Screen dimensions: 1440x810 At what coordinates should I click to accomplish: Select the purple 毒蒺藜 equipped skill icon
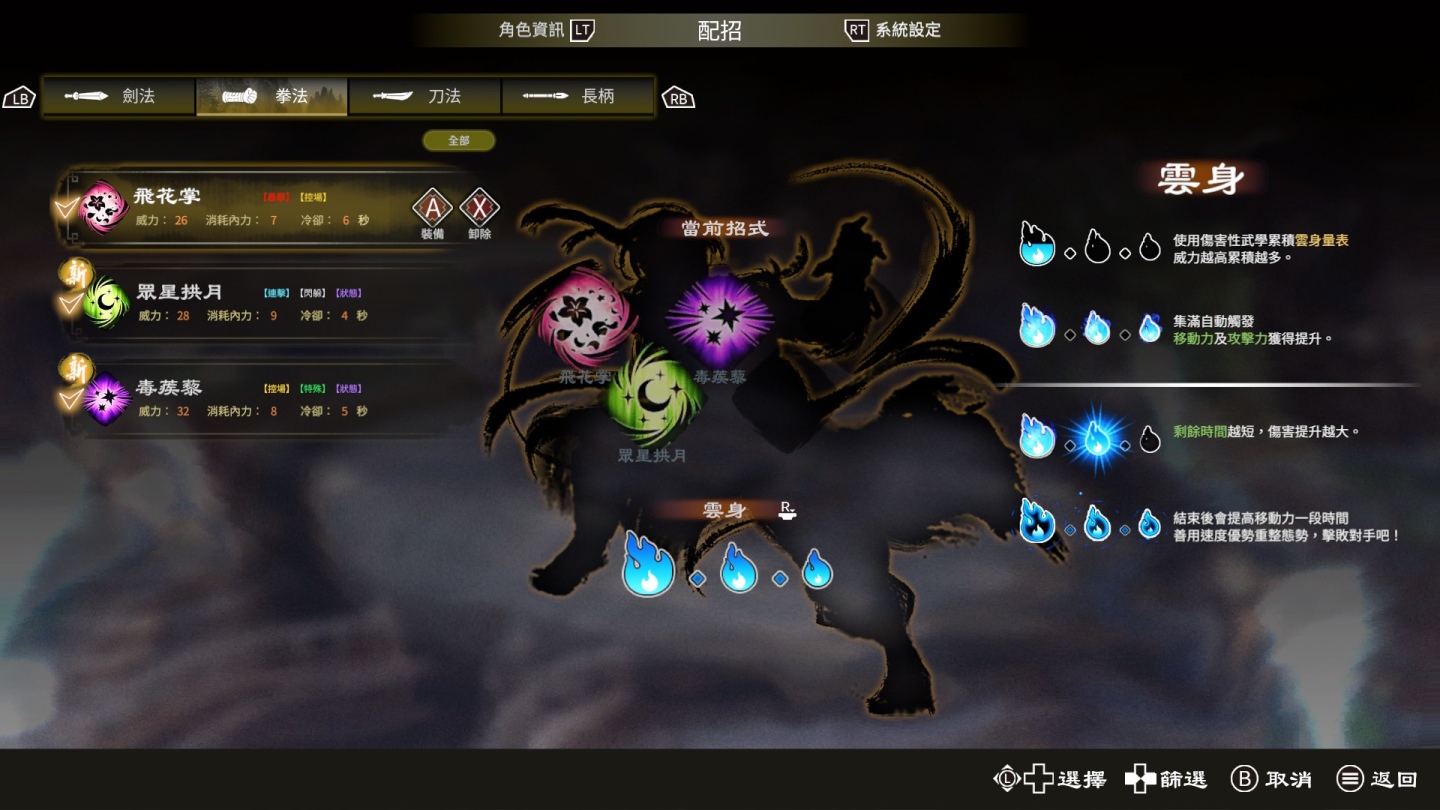(720, 322)
